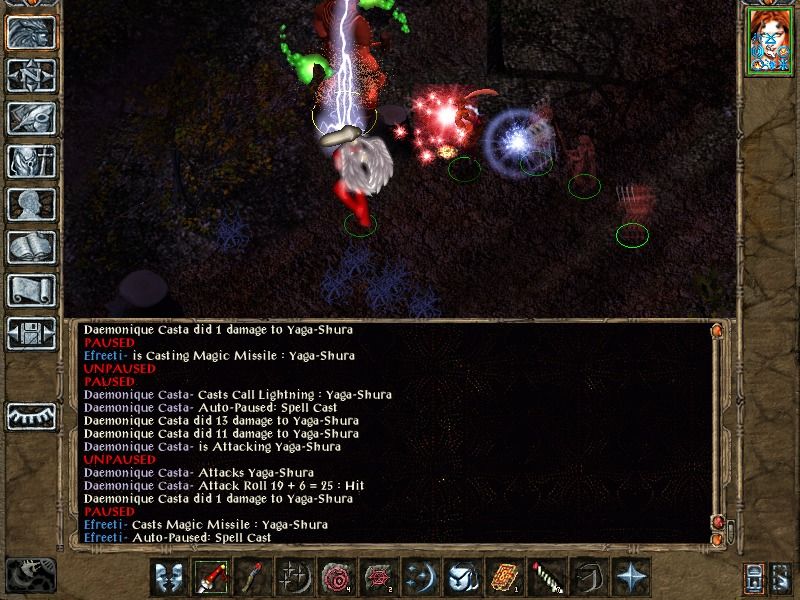800x600 pixels.
Task: Open the inventory armor button
Action: tap(31, 161)
